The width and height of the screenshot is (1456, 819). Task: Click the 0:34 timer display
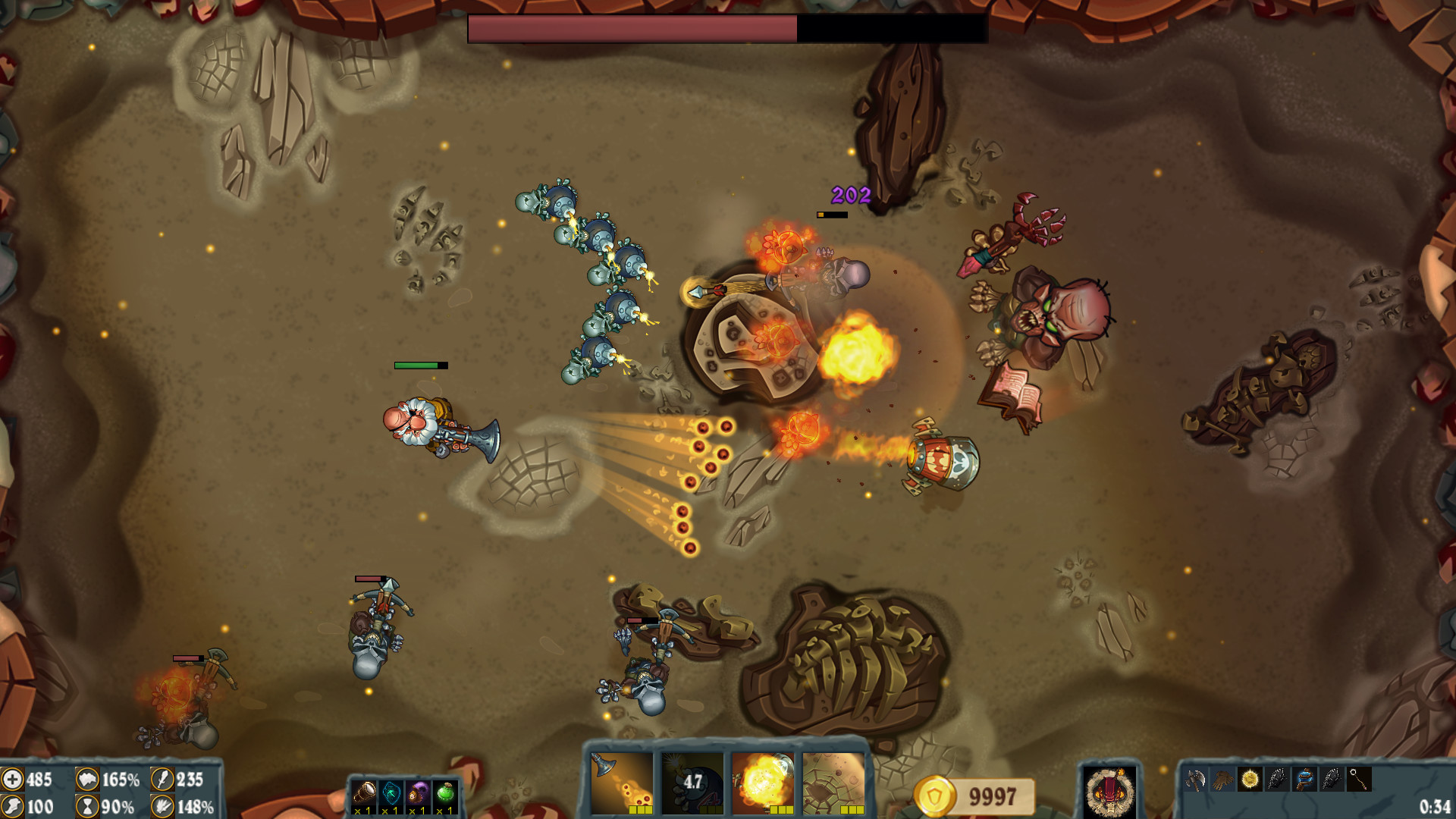click(x=1436, y=807)
